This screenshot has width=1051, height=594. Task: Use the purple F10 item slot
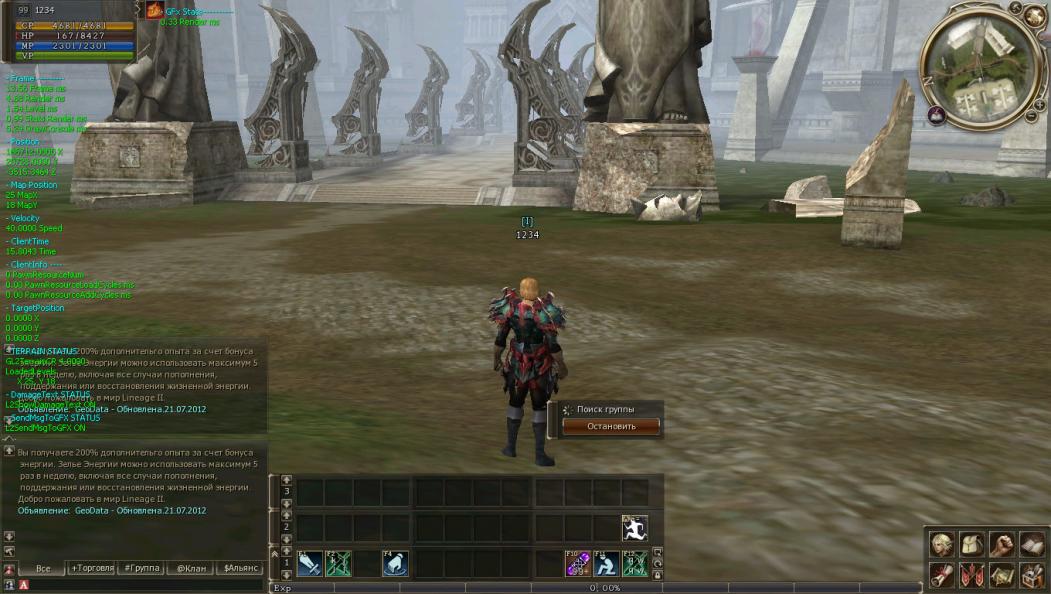click(x=578, y=564)
